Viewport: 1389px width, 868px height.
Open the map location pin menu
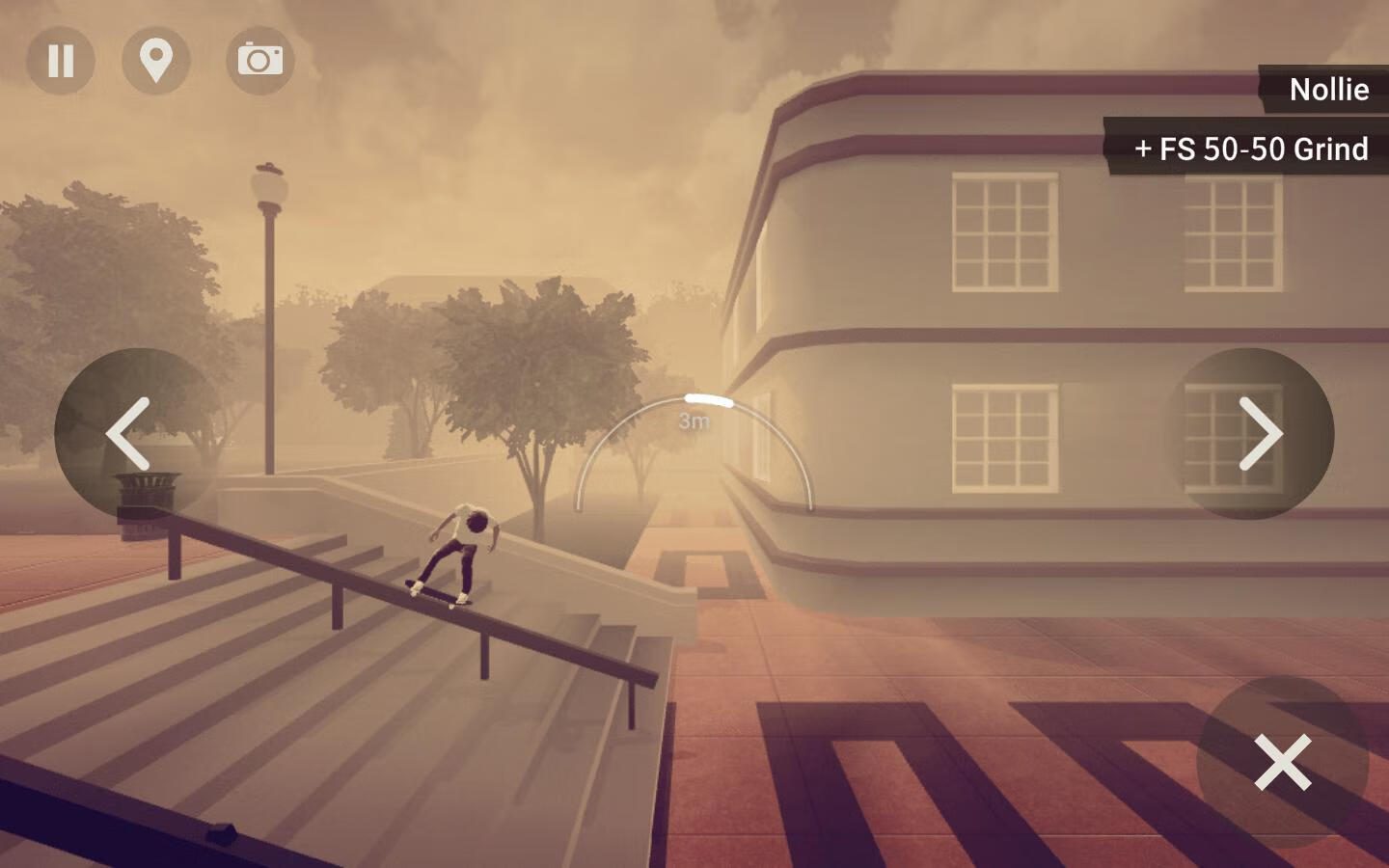click(x=156, y=60)
